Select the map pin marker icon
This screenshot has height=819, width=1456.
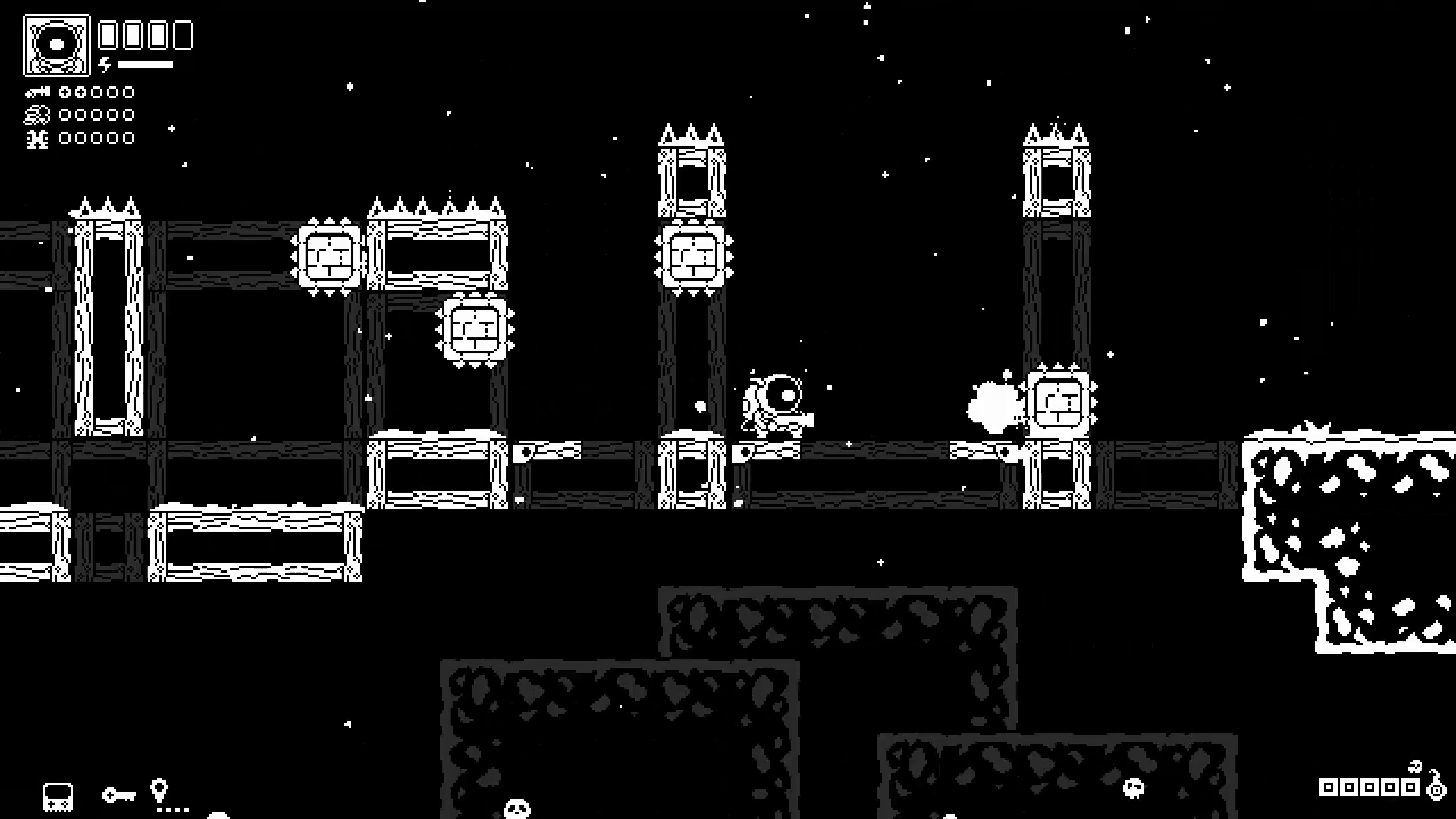click(158, 791)
